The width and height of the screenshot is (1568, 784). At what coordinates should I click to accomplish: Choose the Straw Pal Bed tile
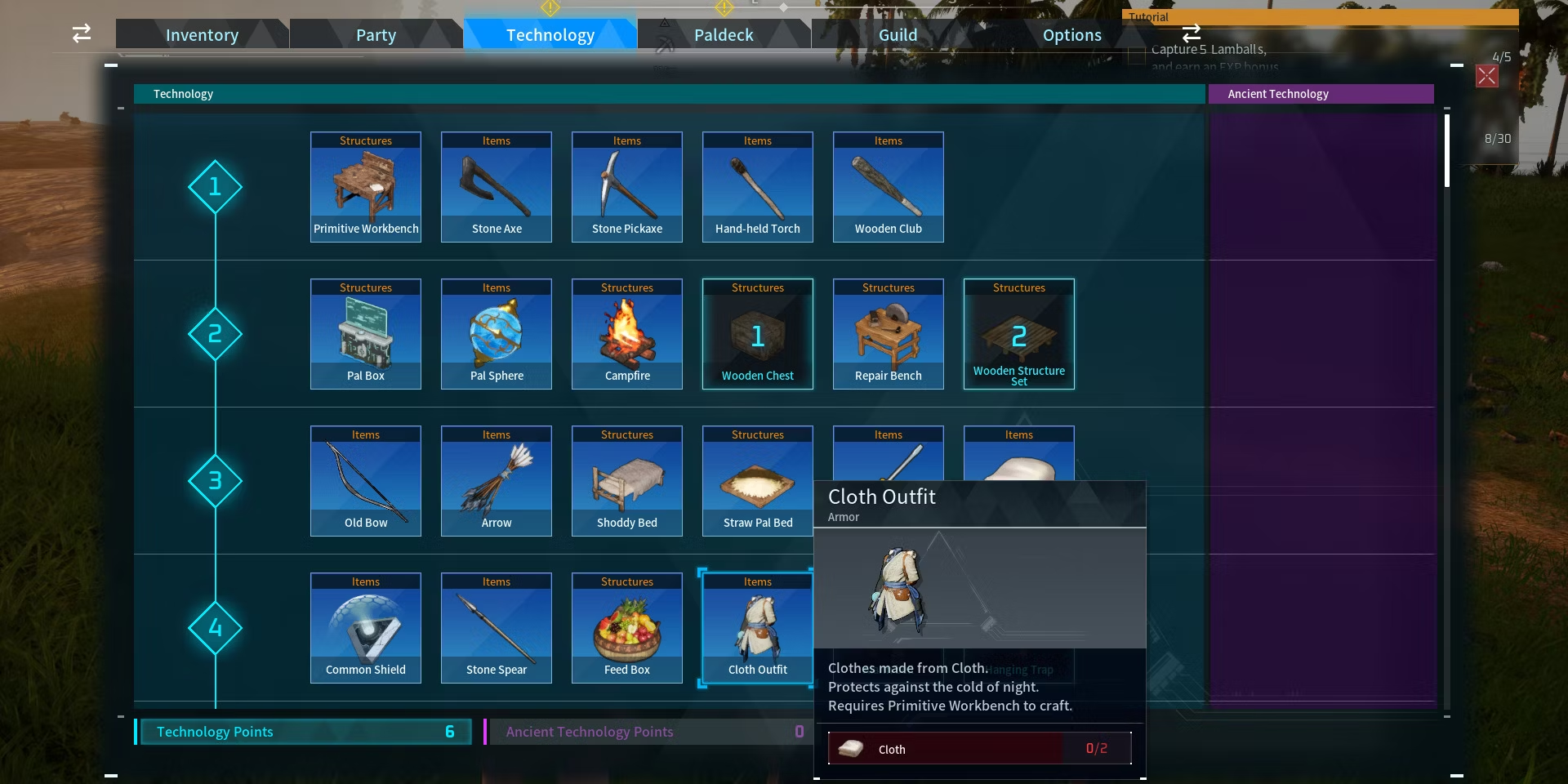pyautogui.click(x=758, y=481)
